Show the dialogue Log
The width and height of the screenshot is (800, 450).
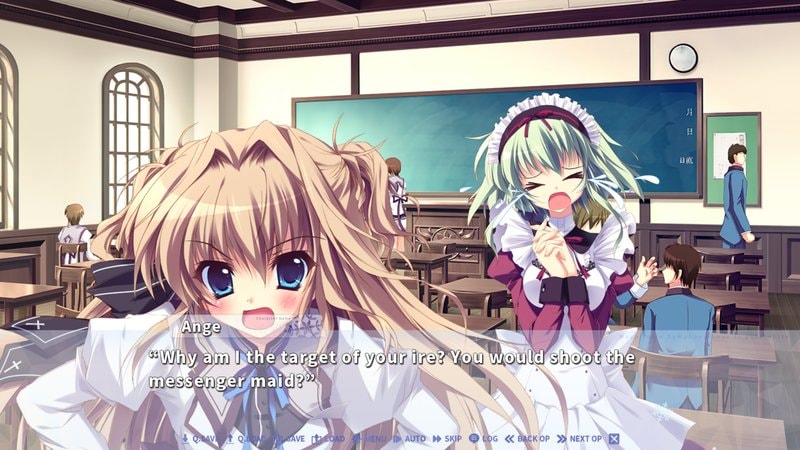point(484,439)
